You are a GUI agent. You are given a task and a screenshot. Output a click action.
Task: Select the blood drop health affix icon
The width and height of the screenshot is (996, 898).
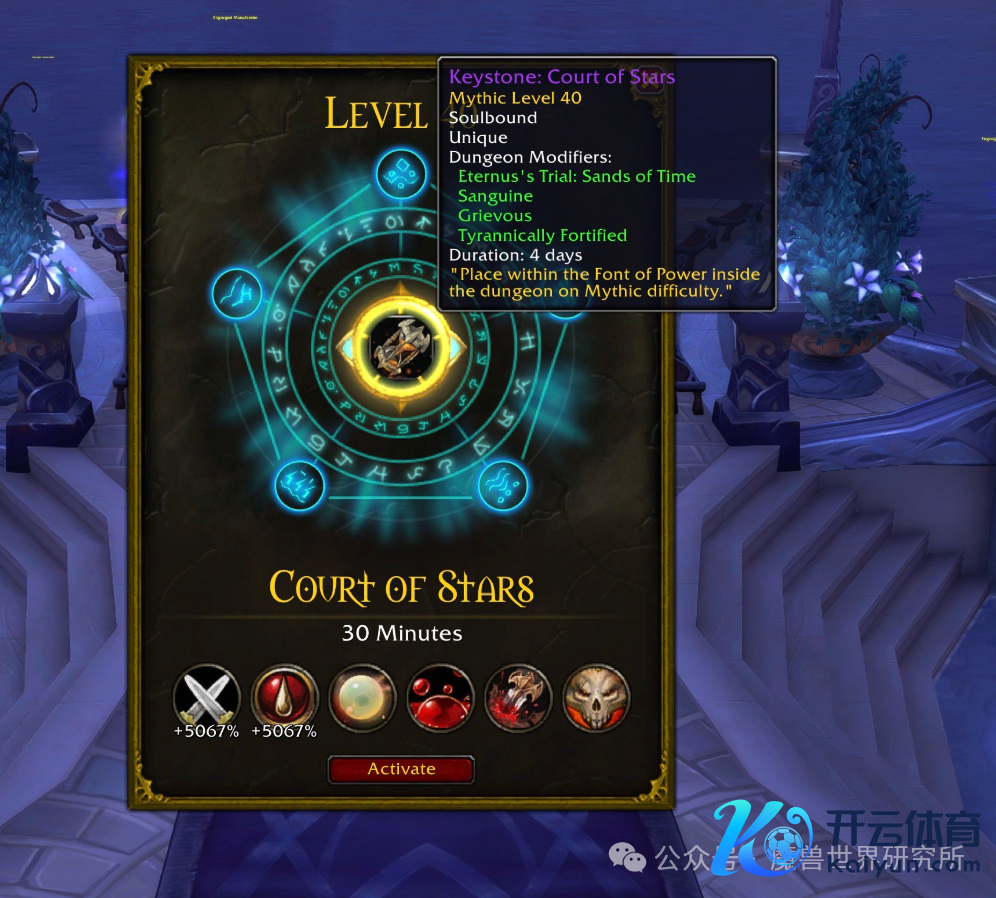pos(285,696)
